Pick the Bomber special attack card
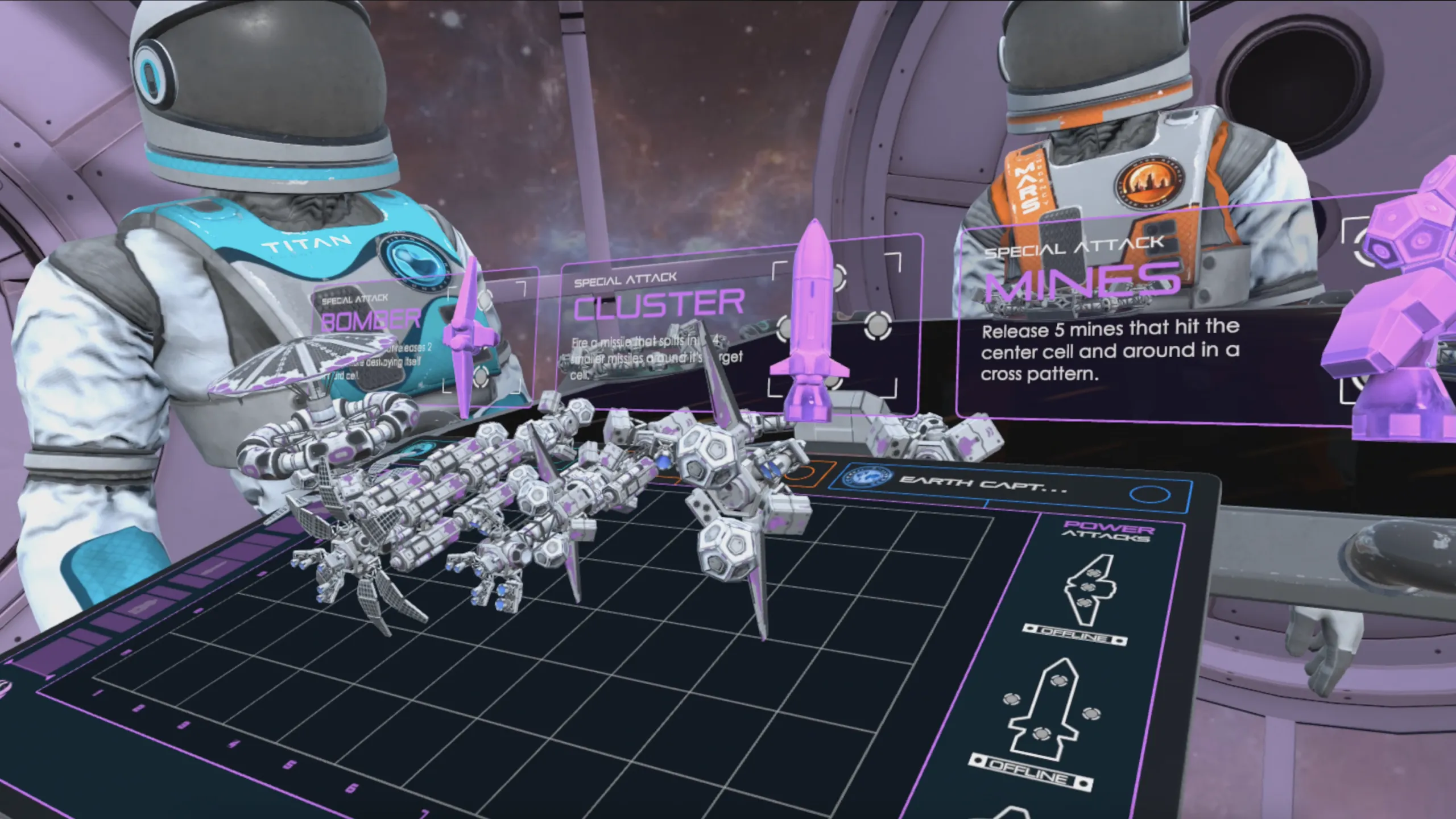The height and width of the screenshot is (819, 1456). pyautogui.click(x=371, y=320)
